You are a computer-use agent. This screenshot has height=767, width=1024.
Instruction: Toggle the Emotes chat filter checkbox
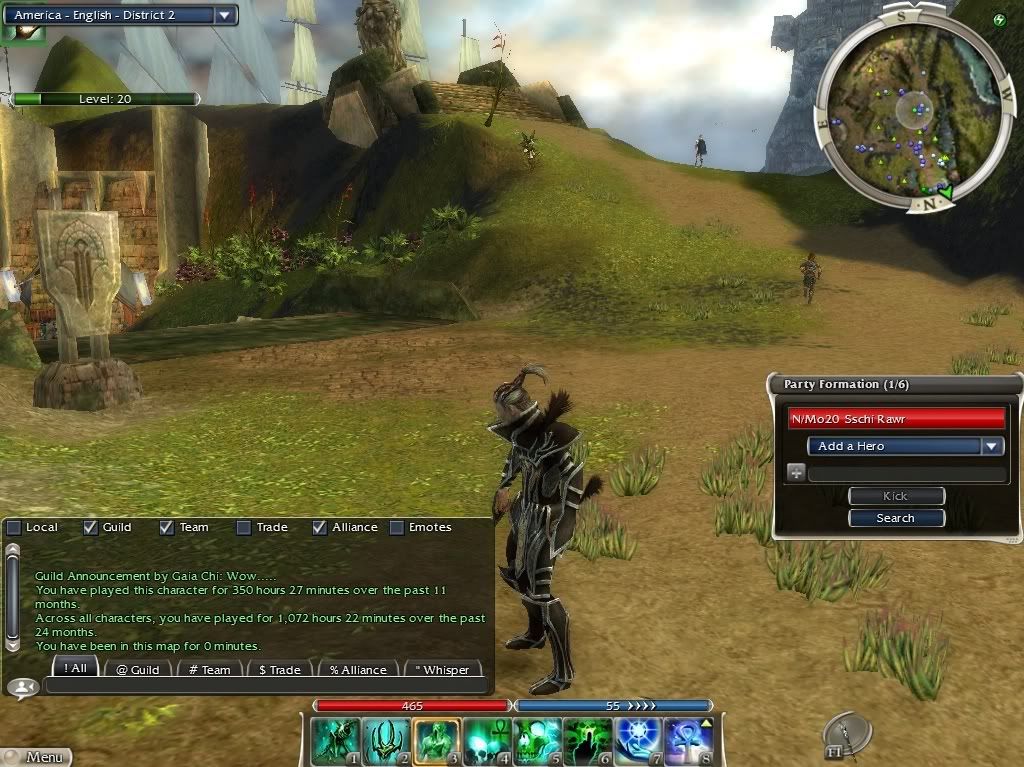(397, 527)
